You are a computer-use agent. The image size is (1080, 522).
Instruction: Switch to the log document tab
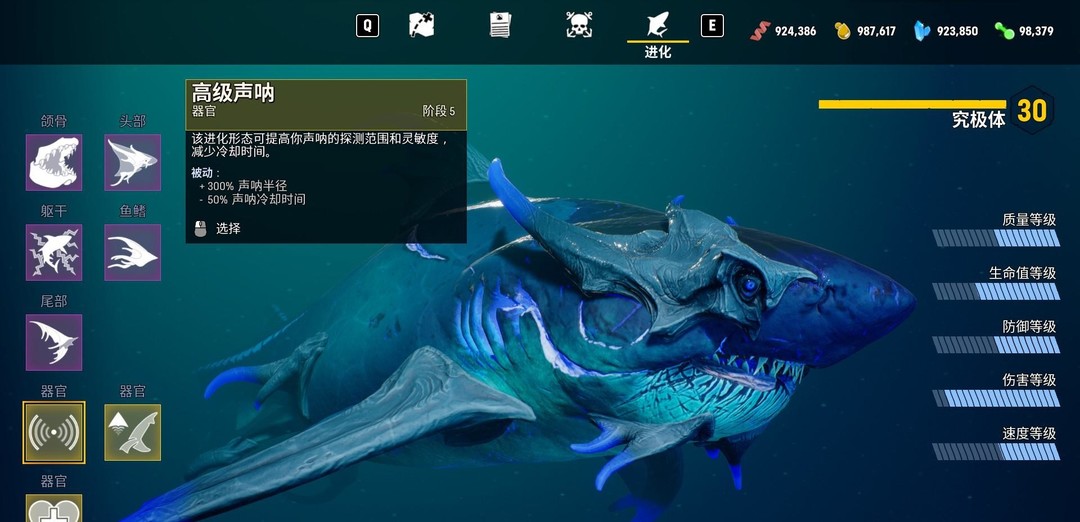[500, 25]
